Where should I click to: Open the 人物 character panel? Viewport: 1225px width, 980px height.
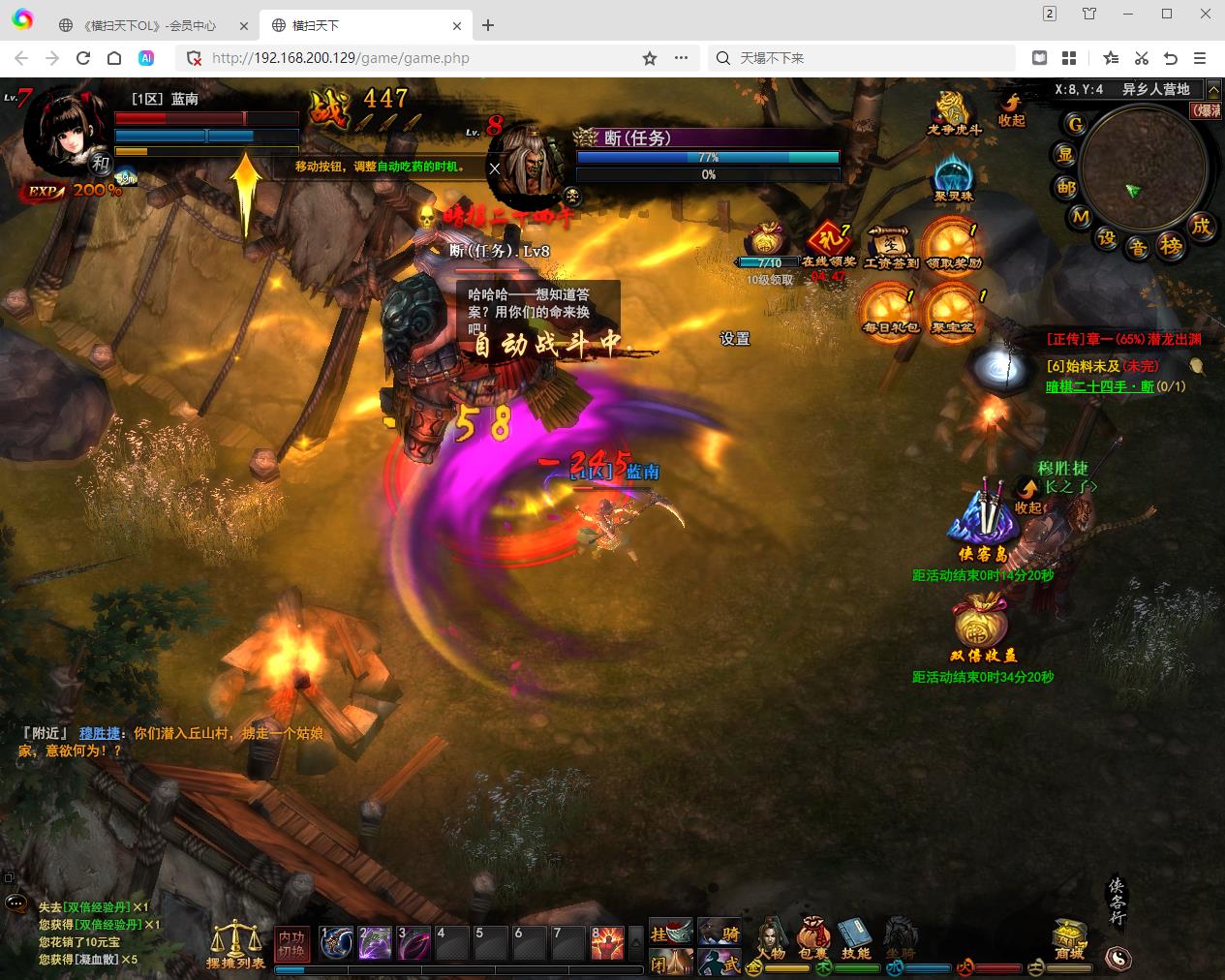[x=771, y=938]
